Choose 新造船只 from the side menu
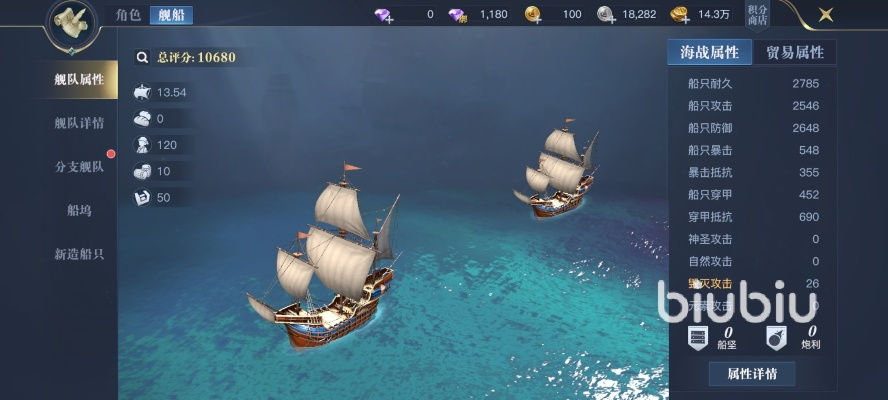Viewport: 888px width, 400px height. click(79, 254)
